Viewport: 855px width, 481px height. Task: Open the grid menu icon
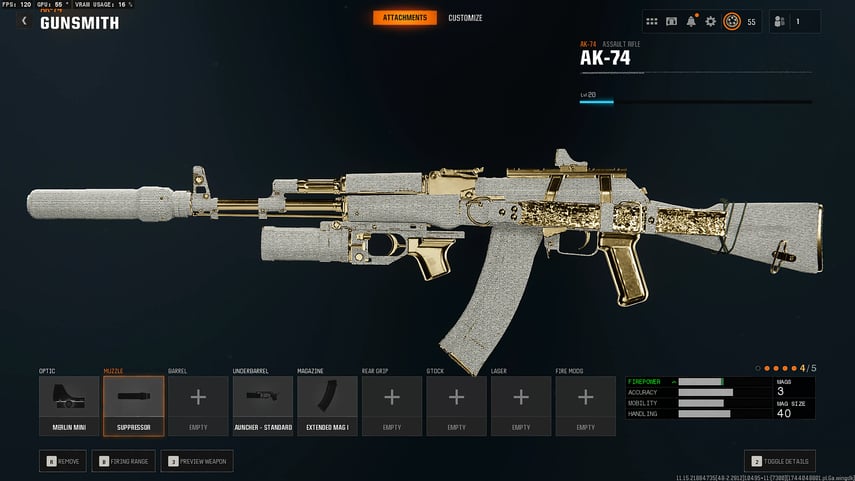pos(652,21)
